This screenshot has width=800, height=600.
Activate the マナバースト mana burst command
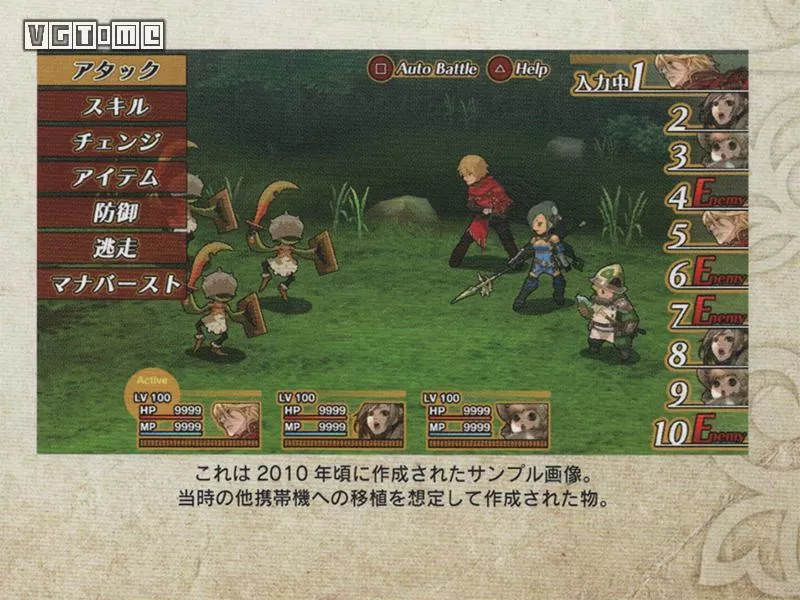coord(112,283)
